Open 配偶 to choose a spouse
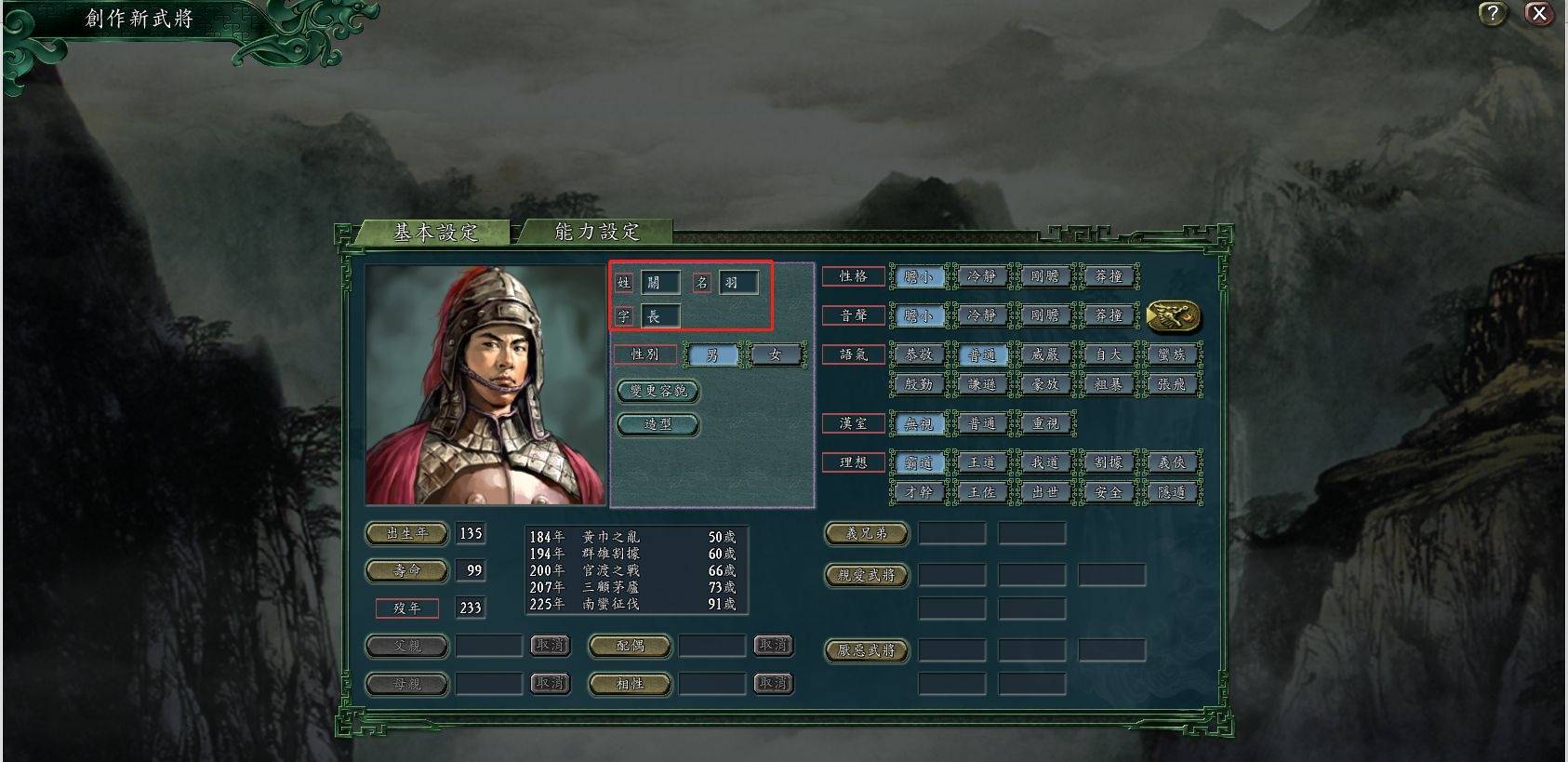The height and width of the screenshot is (762, 1568). pos(630,646)
